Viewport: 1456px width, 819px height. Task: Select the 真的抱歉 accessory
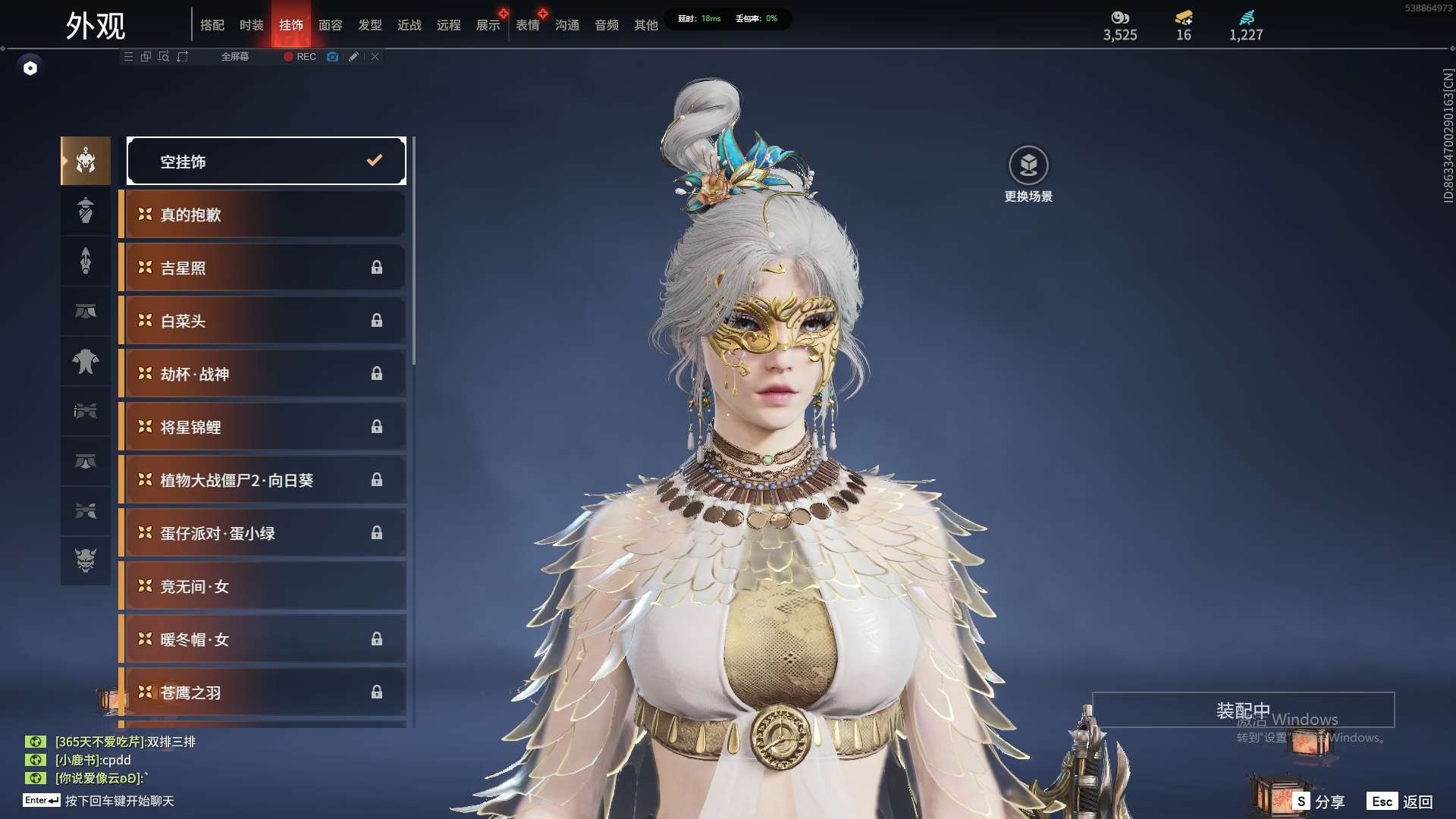pos(264,215)
